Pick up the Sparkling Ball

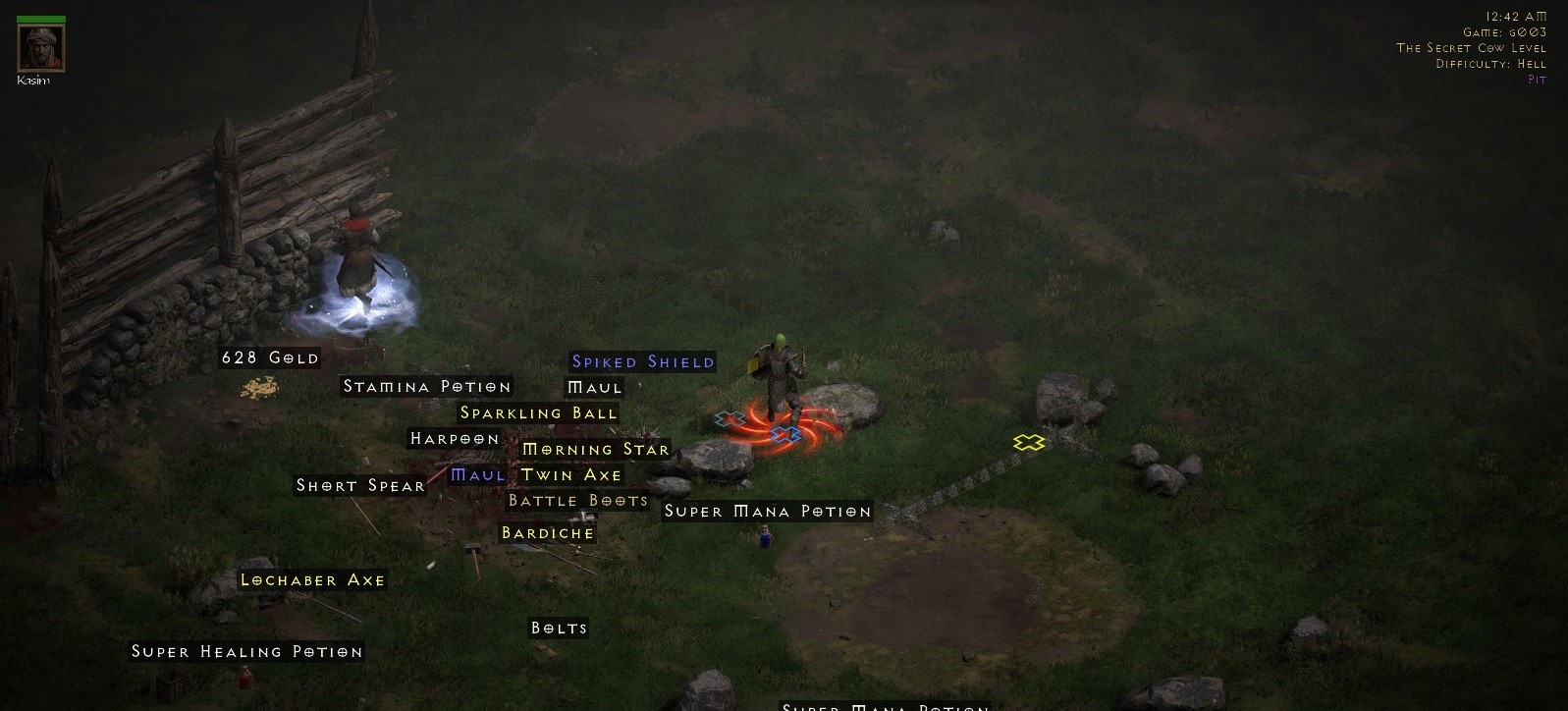tap(538, 412)
